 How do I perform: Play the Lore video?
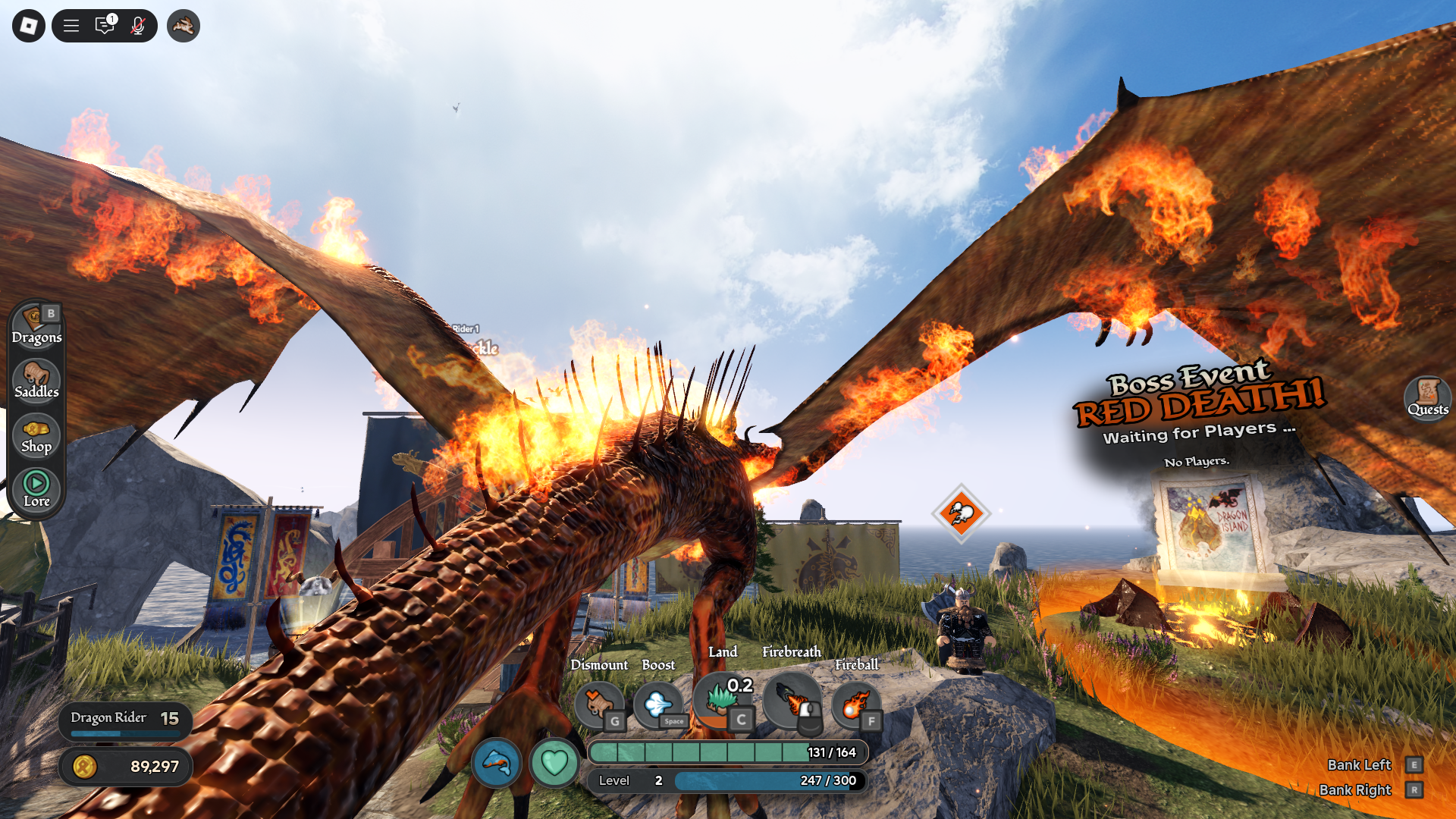(x=36, y=489)
